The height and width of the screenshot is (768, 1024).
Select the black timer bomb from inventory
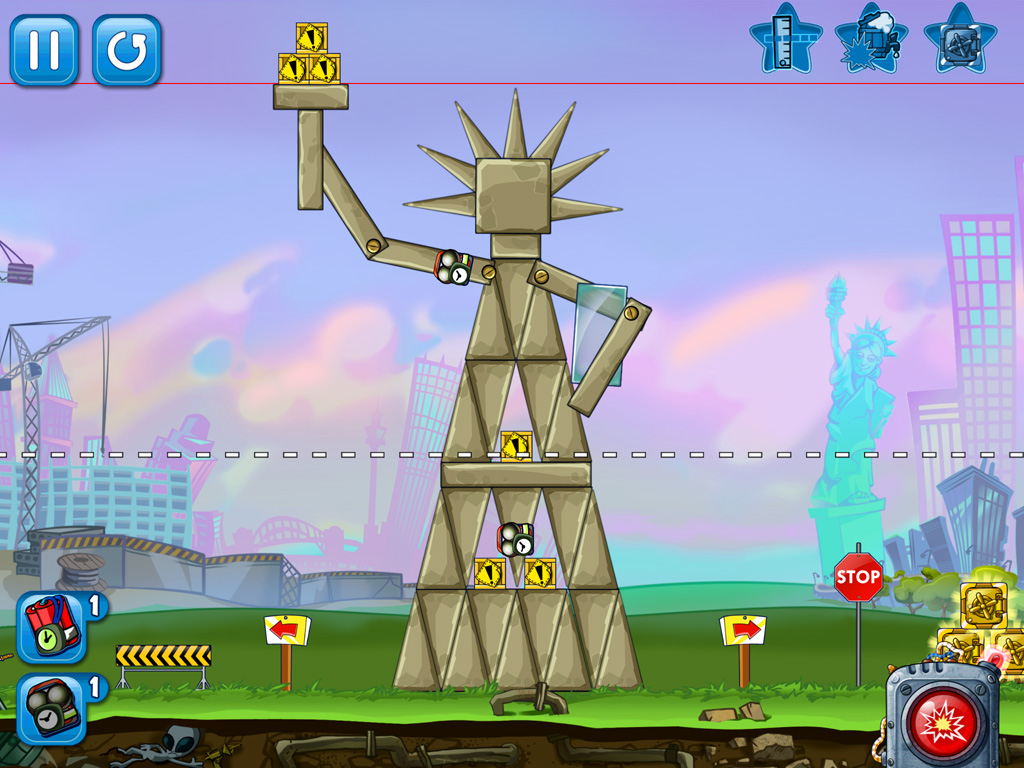(x=50, y=709)
